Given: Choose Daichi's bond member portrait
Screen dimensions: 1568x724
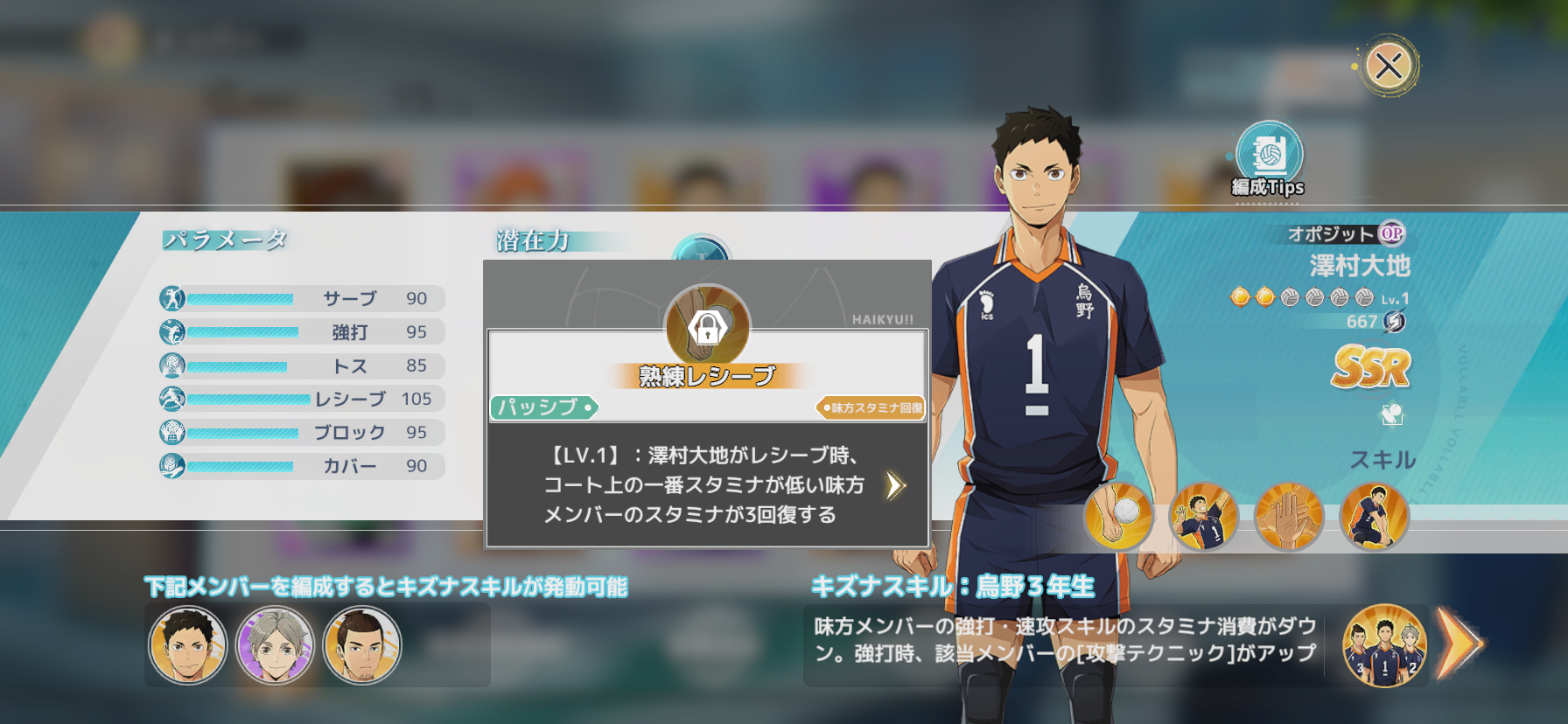Looking at the screenshot, I should 188,645.
